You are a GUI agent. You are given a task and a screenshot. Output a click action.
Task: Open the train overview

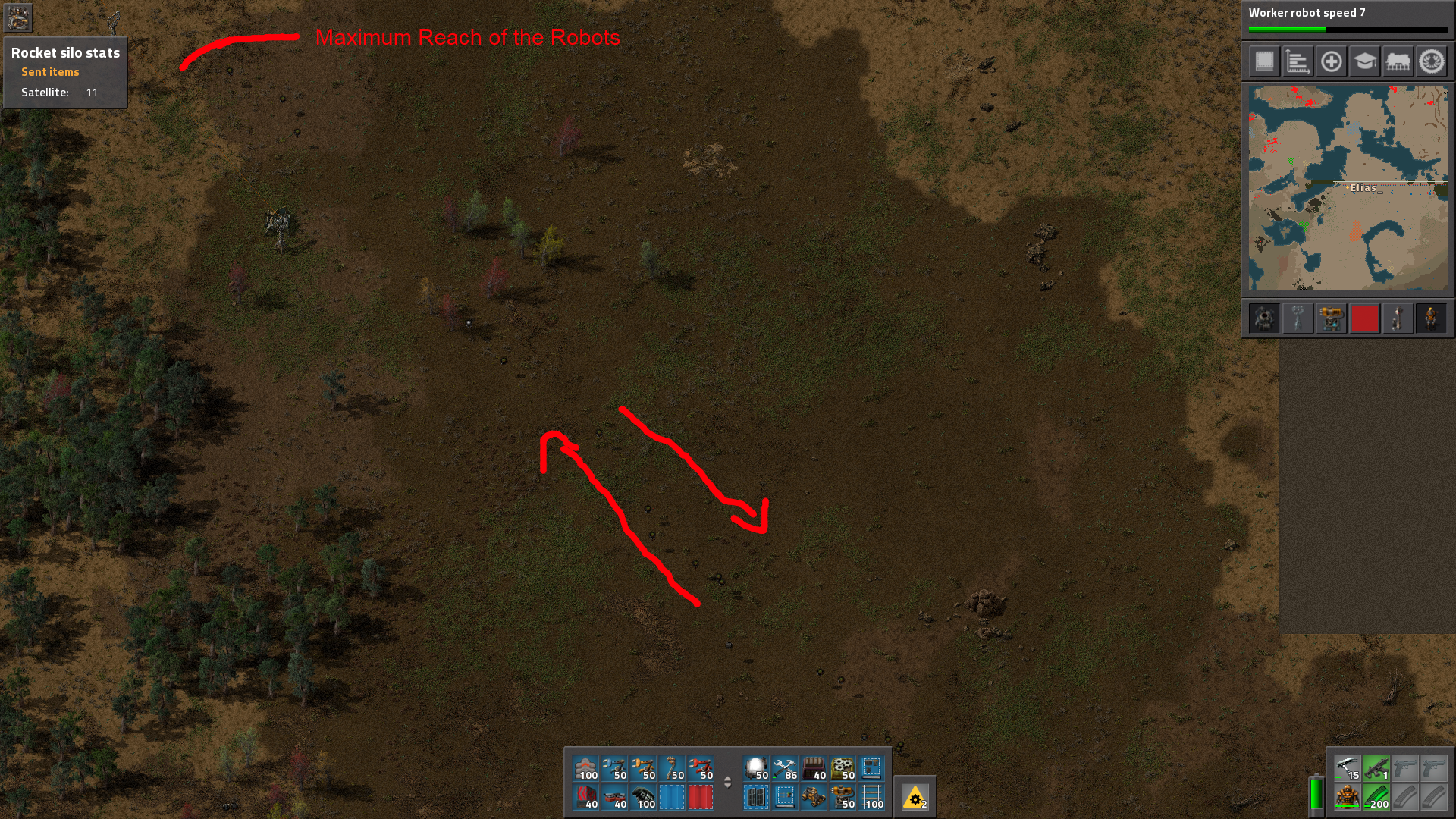pos(1398,61)
